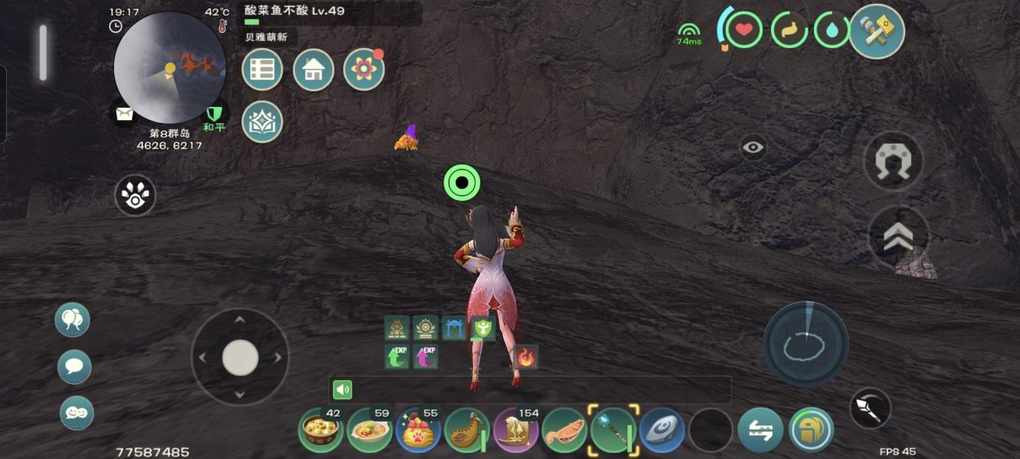
Task: Tap the swap arrows hotbar button
Action: coord(760,431)
